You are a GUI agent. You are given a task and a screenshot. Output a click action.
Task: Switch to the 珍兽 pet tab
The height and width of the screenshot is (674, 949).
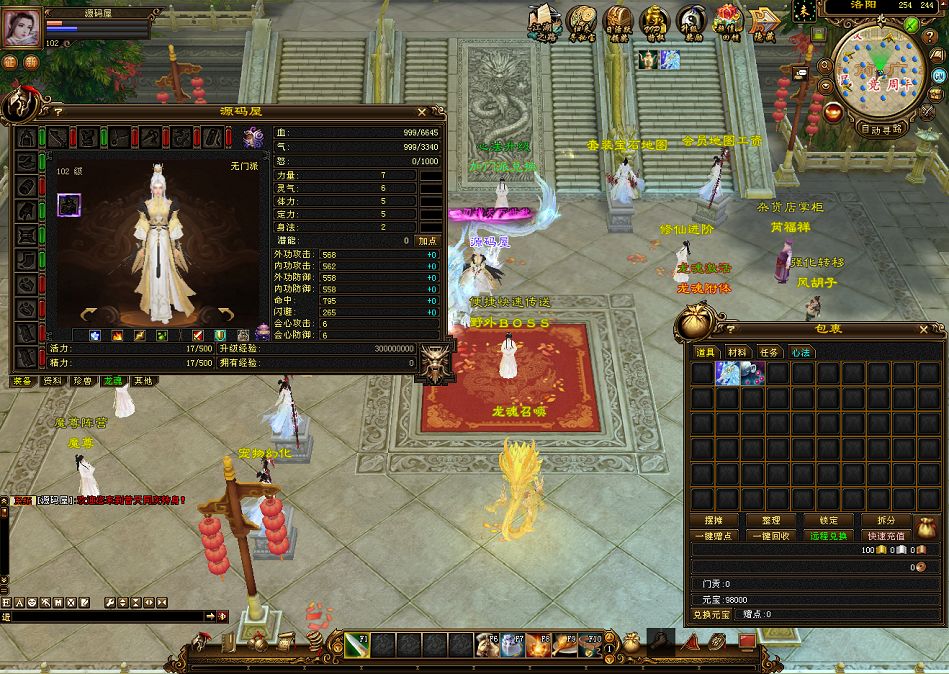click(83, 381)
